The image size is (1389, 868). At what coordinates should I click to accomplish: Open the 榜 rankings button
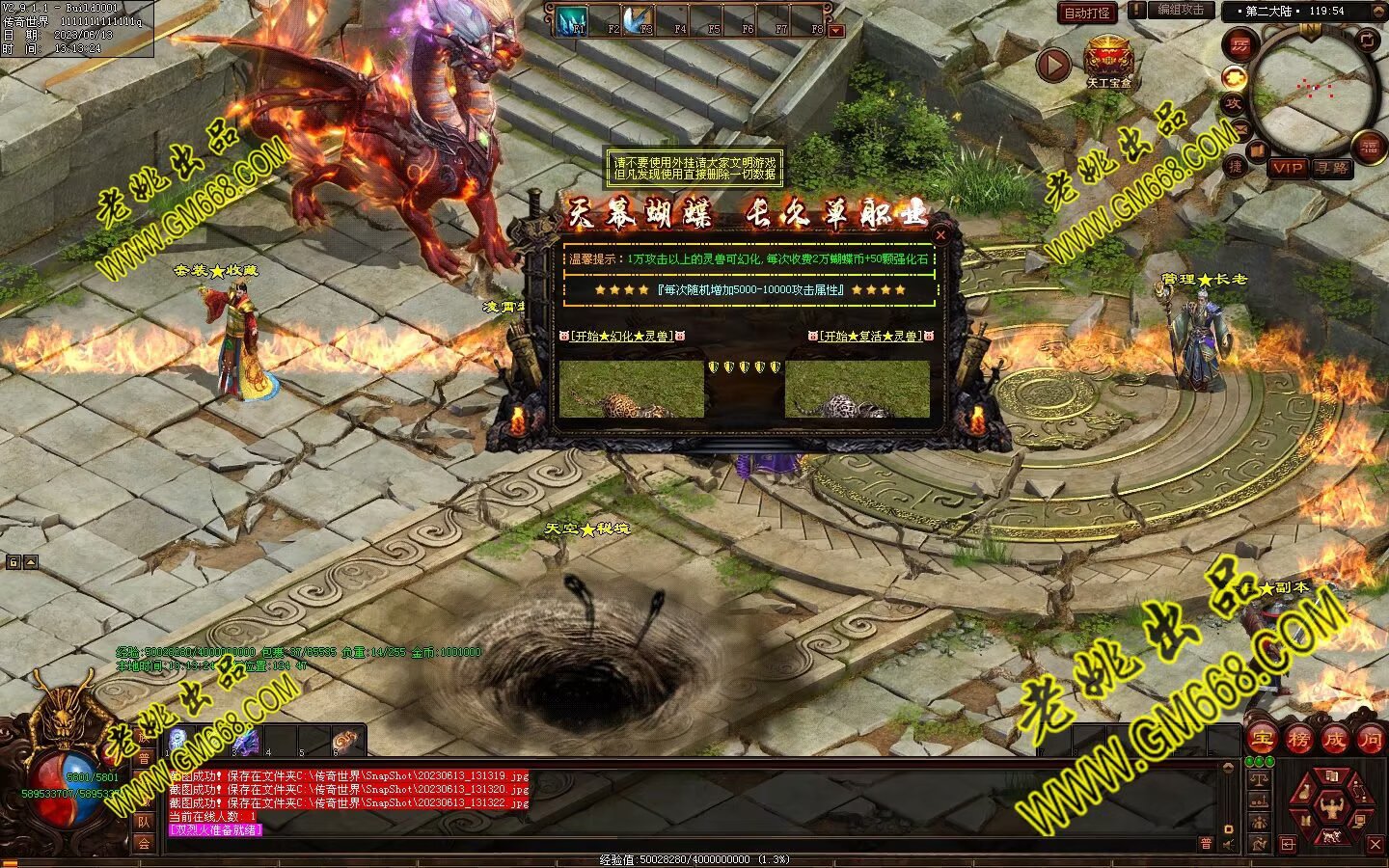1298,740
